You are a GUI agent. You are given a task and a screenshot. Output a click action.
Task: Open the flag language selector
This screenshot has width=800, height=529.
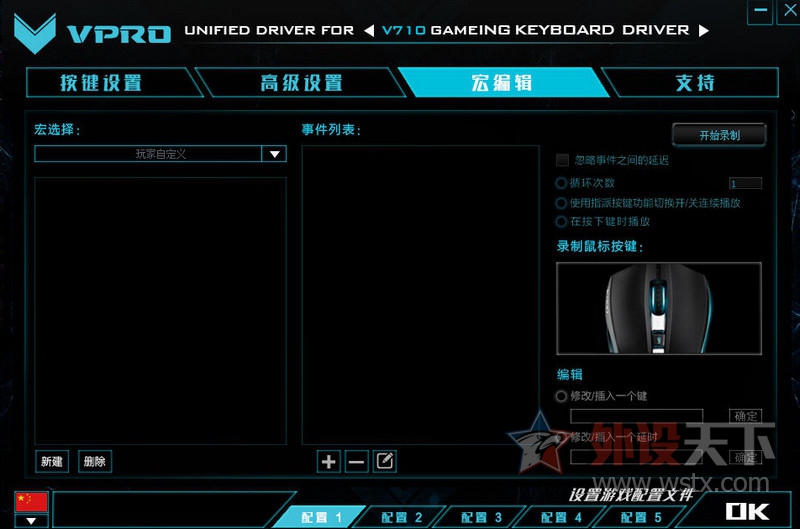point(31,520)
